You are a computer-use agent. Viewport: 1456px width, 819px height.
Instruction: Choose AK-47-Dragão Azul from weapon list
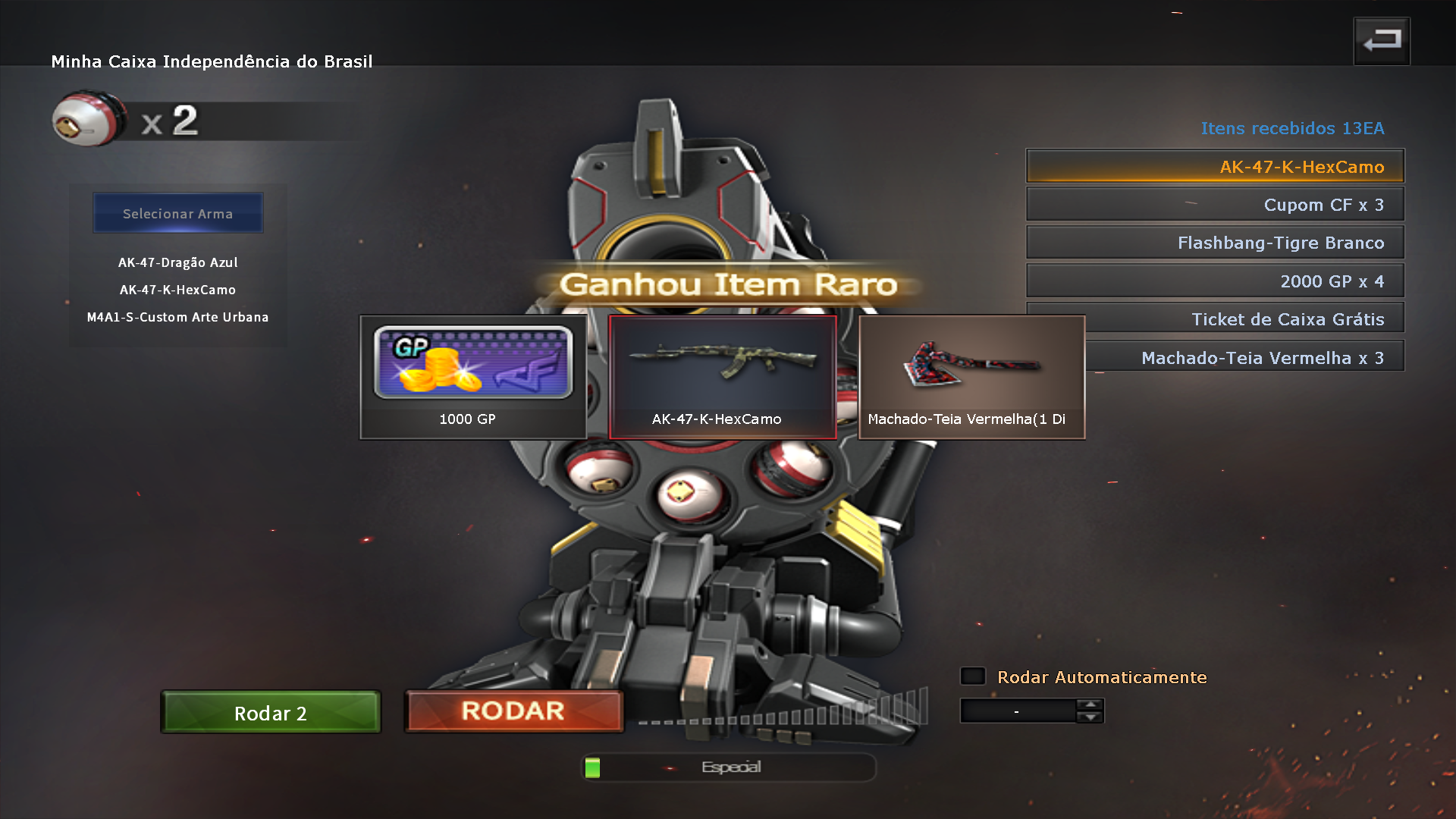tap(178, 262)
